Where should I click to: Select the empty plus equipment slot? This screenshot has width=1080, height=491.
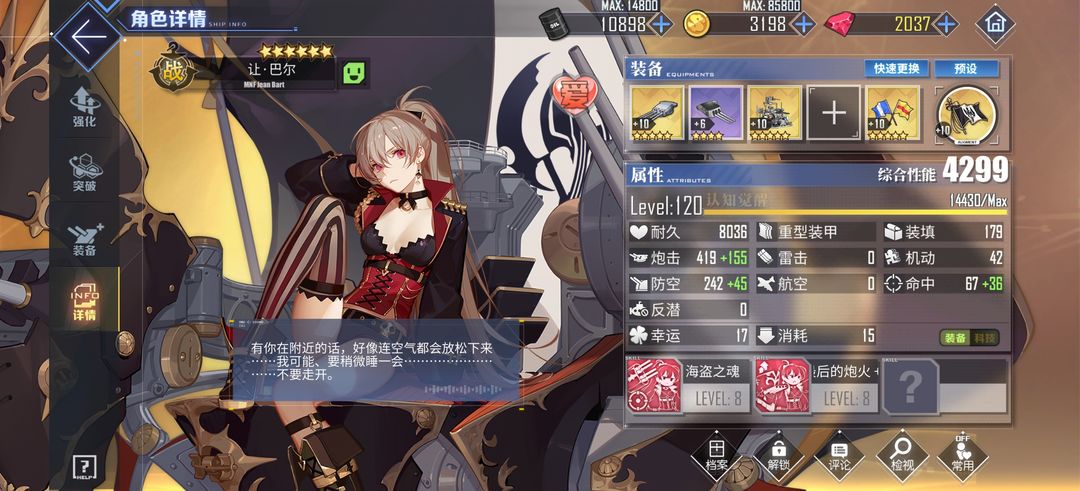pyautogui.click(x=834, y=113)
